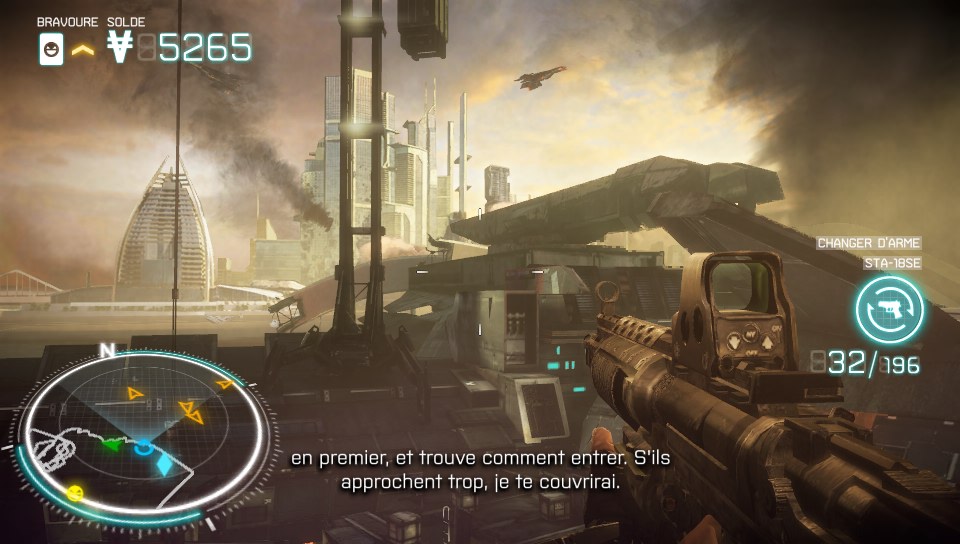The width and height of the screenshot is (960, 544).
Task: Click the yellow smiley marker on radar
Action: [x=76, y=492]
